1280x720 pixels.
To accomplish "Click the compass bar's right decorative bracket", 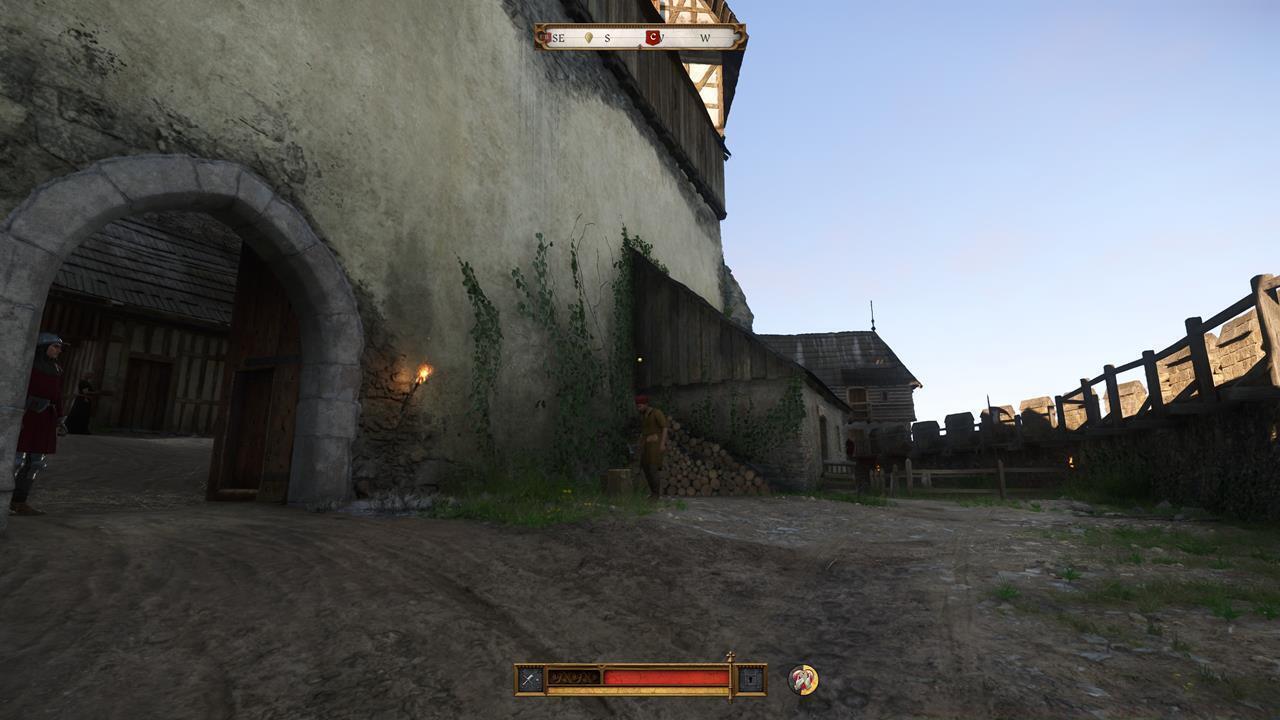I will click(x=738, y=36).
